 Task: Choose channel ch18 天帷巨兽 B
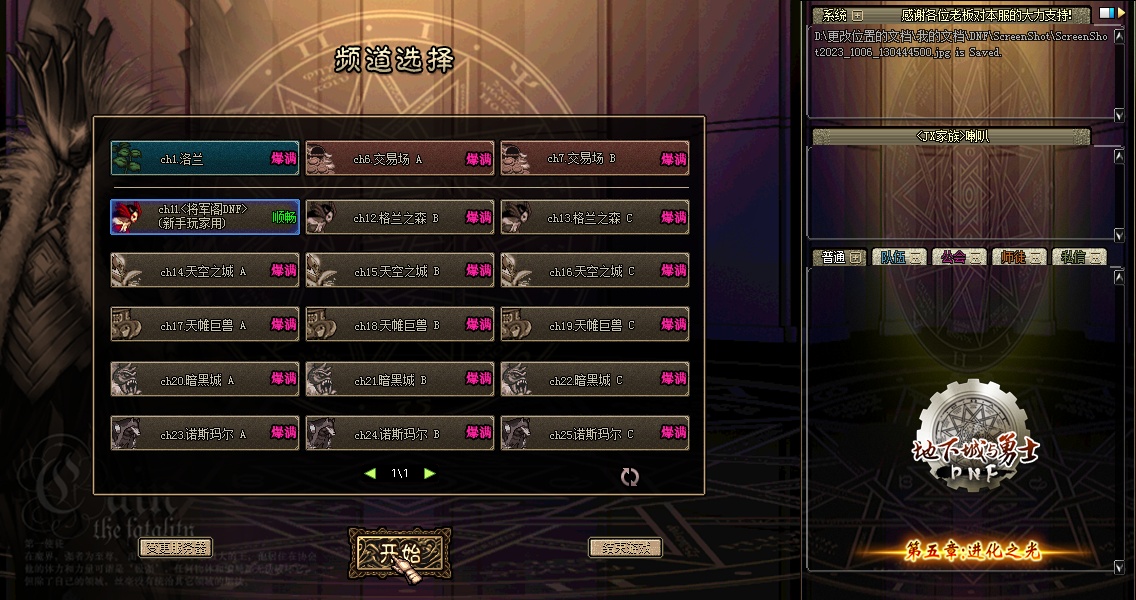coord(399,325)
